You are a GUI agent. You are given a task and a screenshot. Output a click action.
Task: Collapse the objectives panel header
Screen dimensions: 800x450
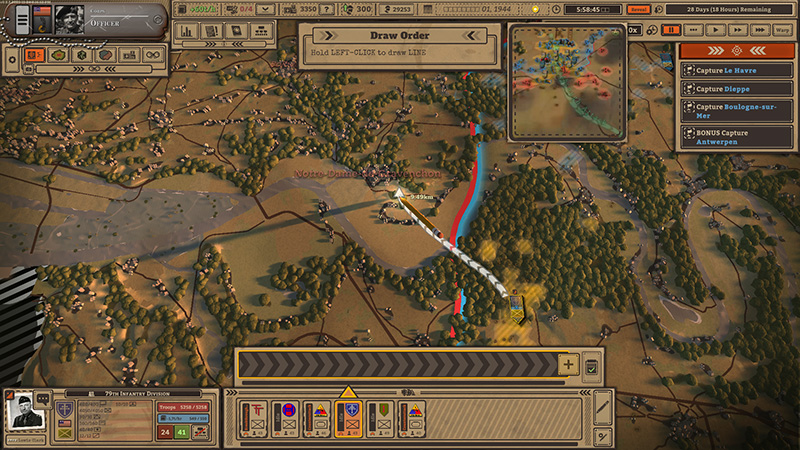click(737, 50)
